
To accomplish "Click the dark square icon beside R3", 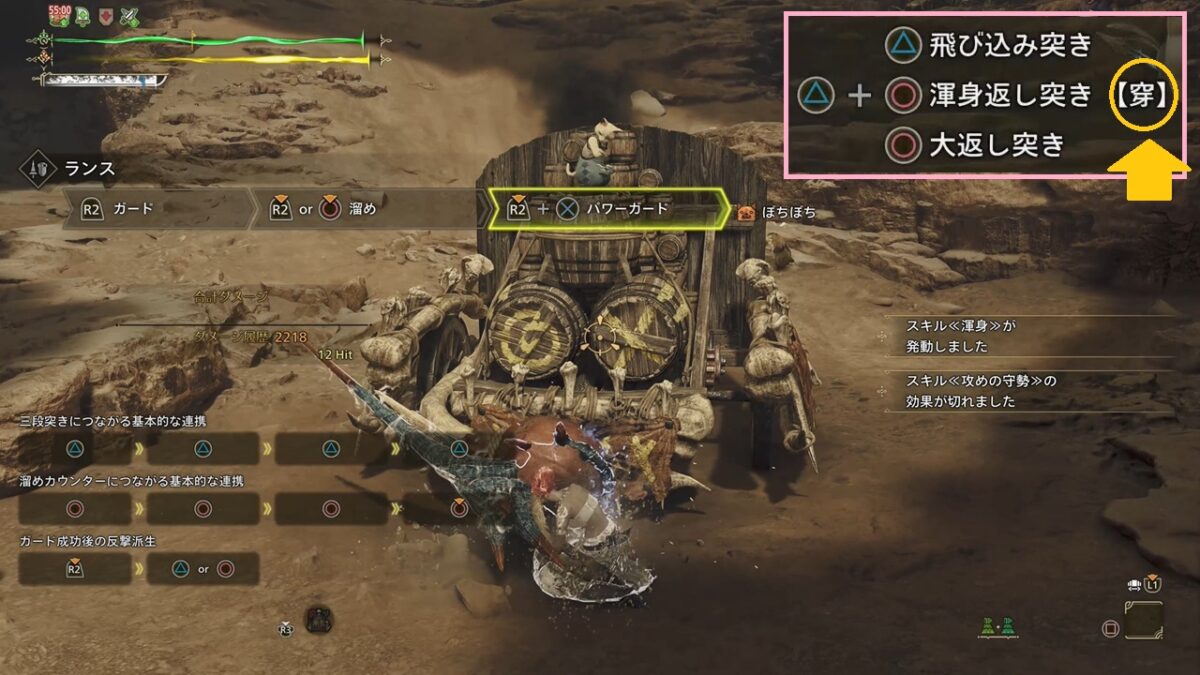I will [x=319, y=618].
